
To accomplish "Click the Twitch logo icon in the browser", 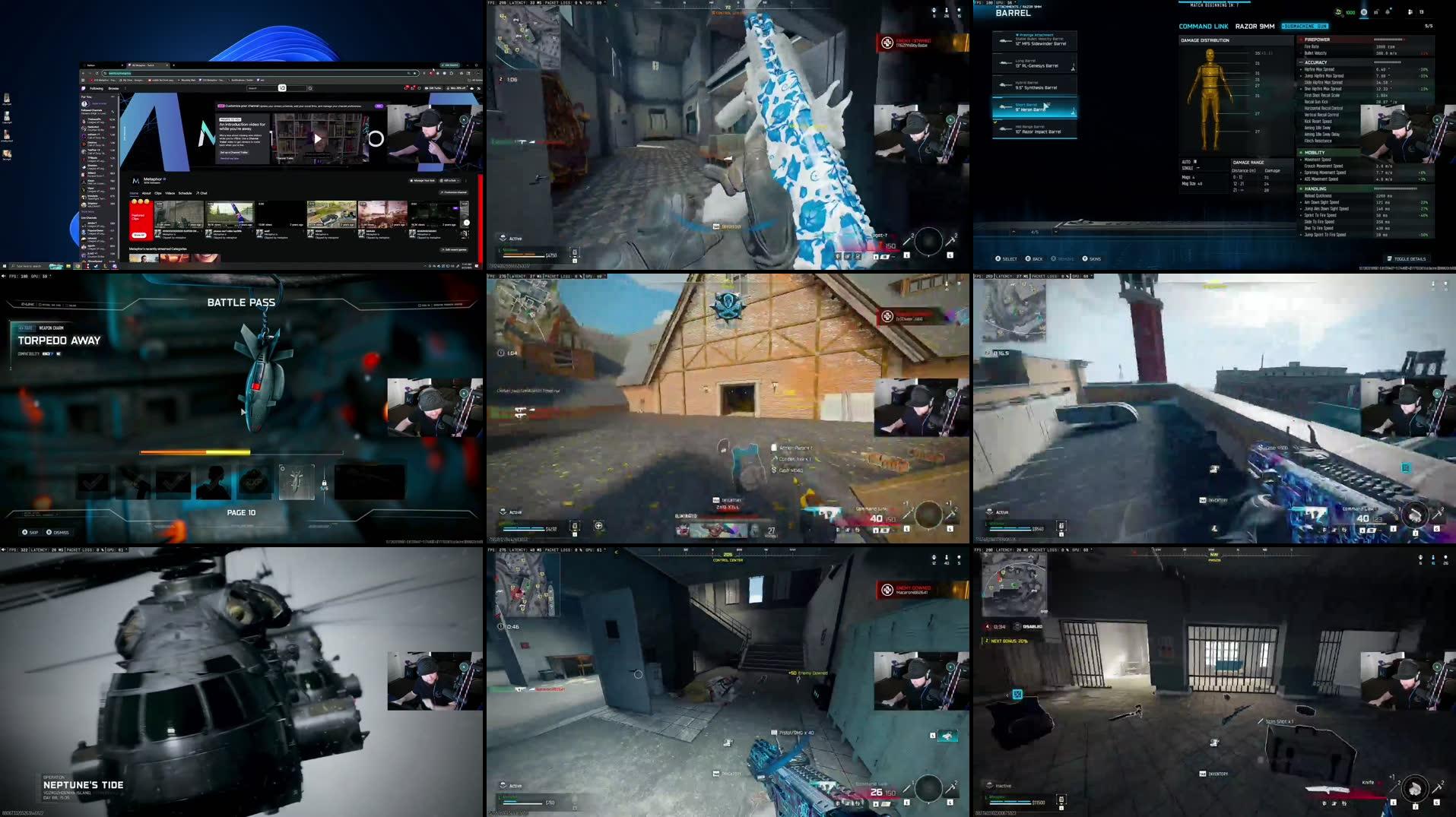I will 84,89.
